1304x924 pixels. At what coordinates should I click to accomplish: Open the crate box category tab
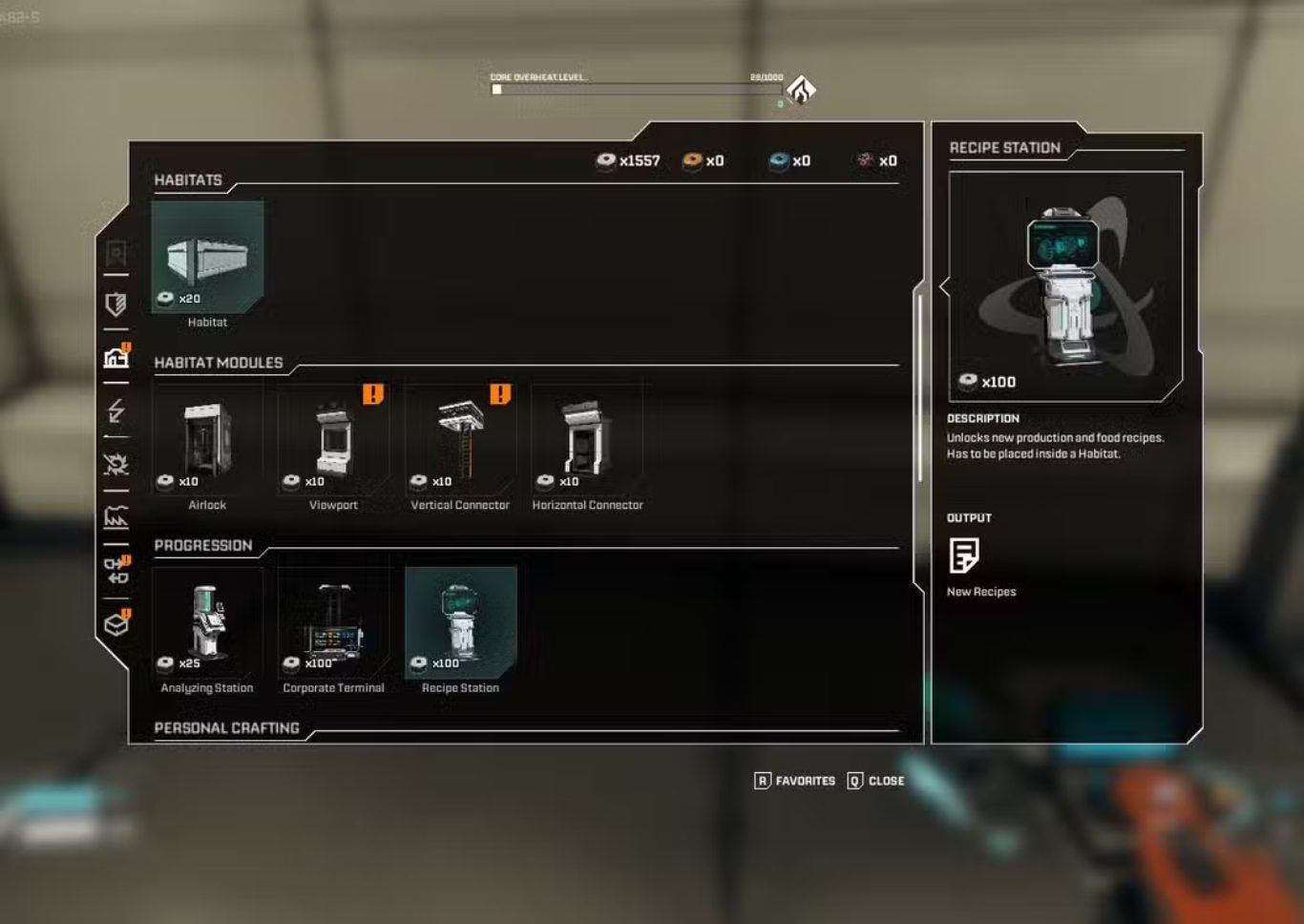click(116, 624)
